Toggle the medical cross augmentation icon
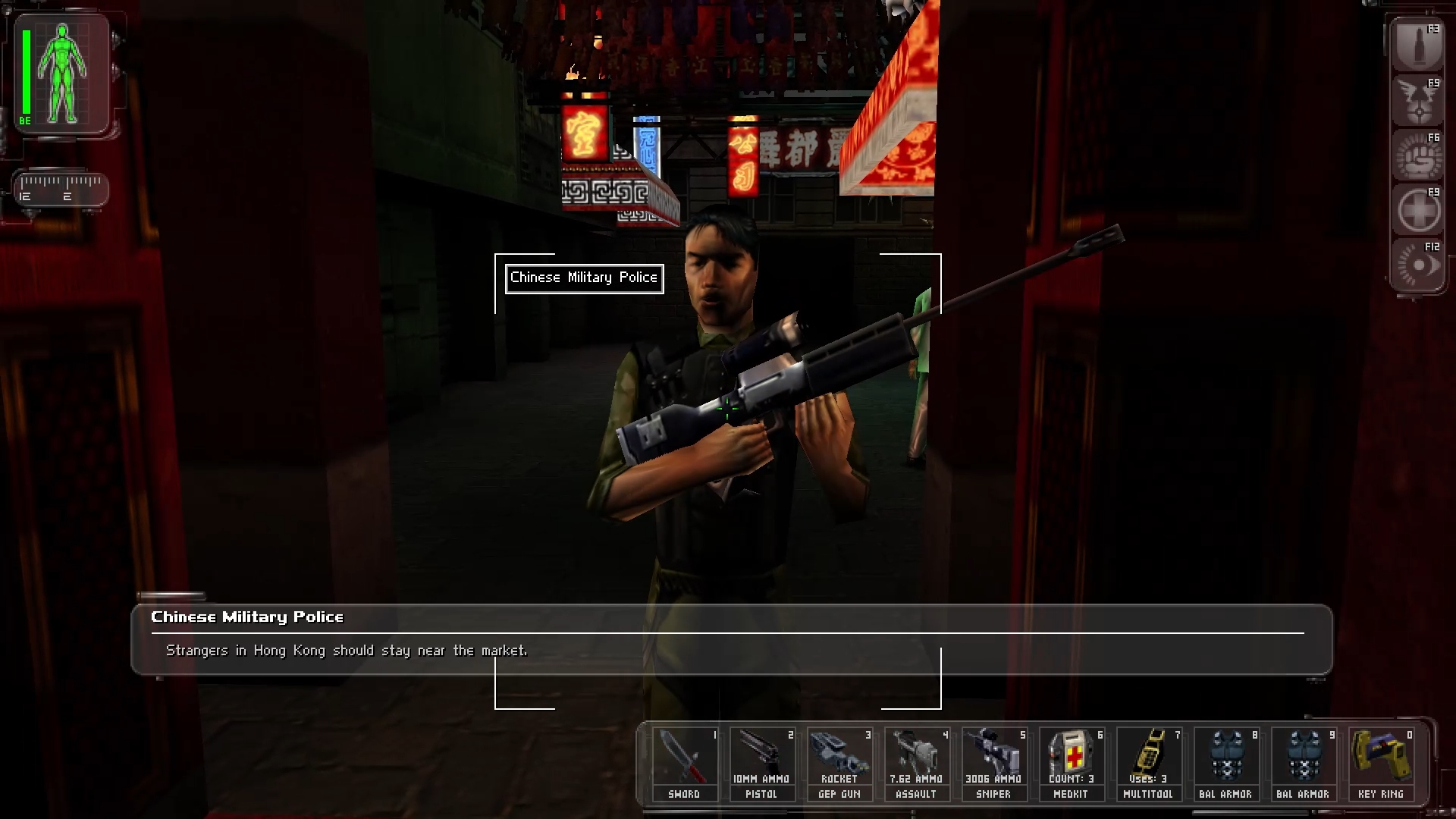Image resolution: width=1456 pixels, height=819 pixels. tap(1417, 211)
